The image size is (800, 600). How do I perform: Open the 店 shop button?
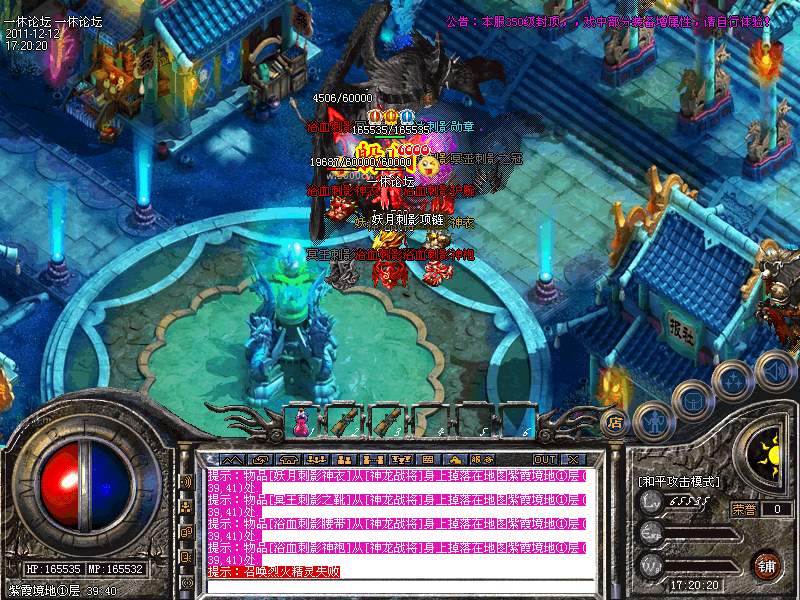point(615,421)
